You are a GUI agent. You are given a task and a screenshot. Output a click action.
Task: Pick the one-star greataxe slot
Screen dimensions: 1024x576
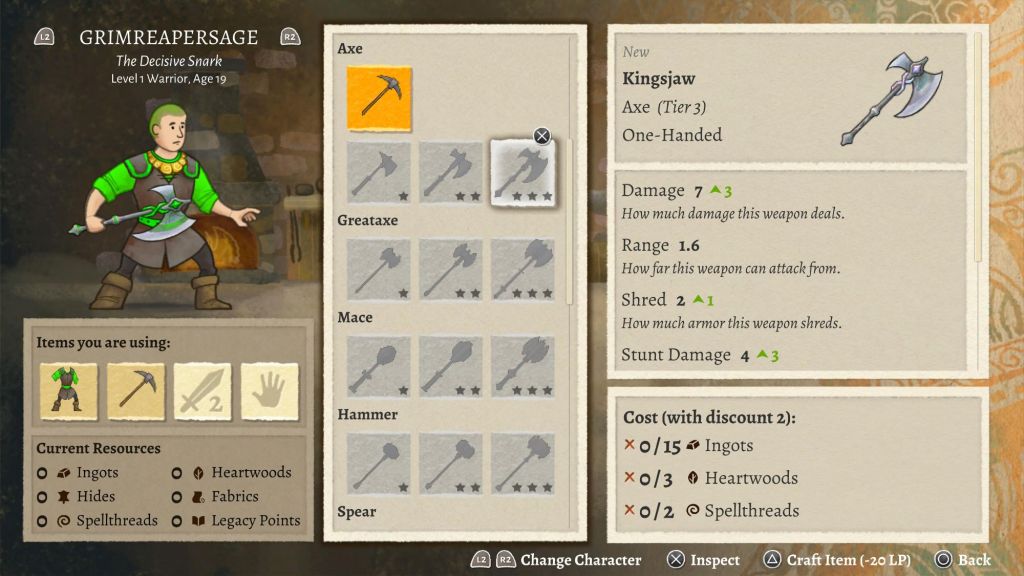379,270
